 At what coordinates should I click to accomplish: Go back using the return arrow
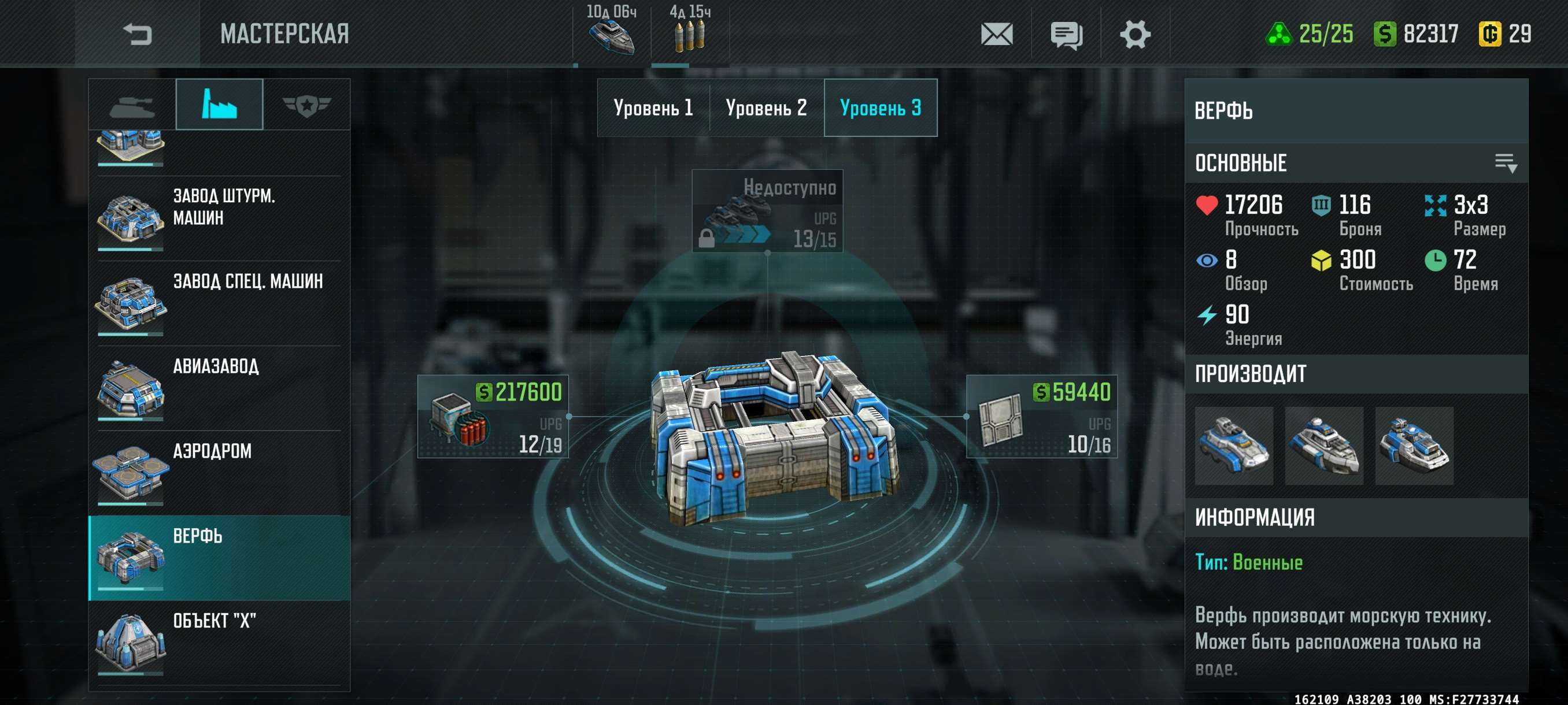click(x=137, y=34)
